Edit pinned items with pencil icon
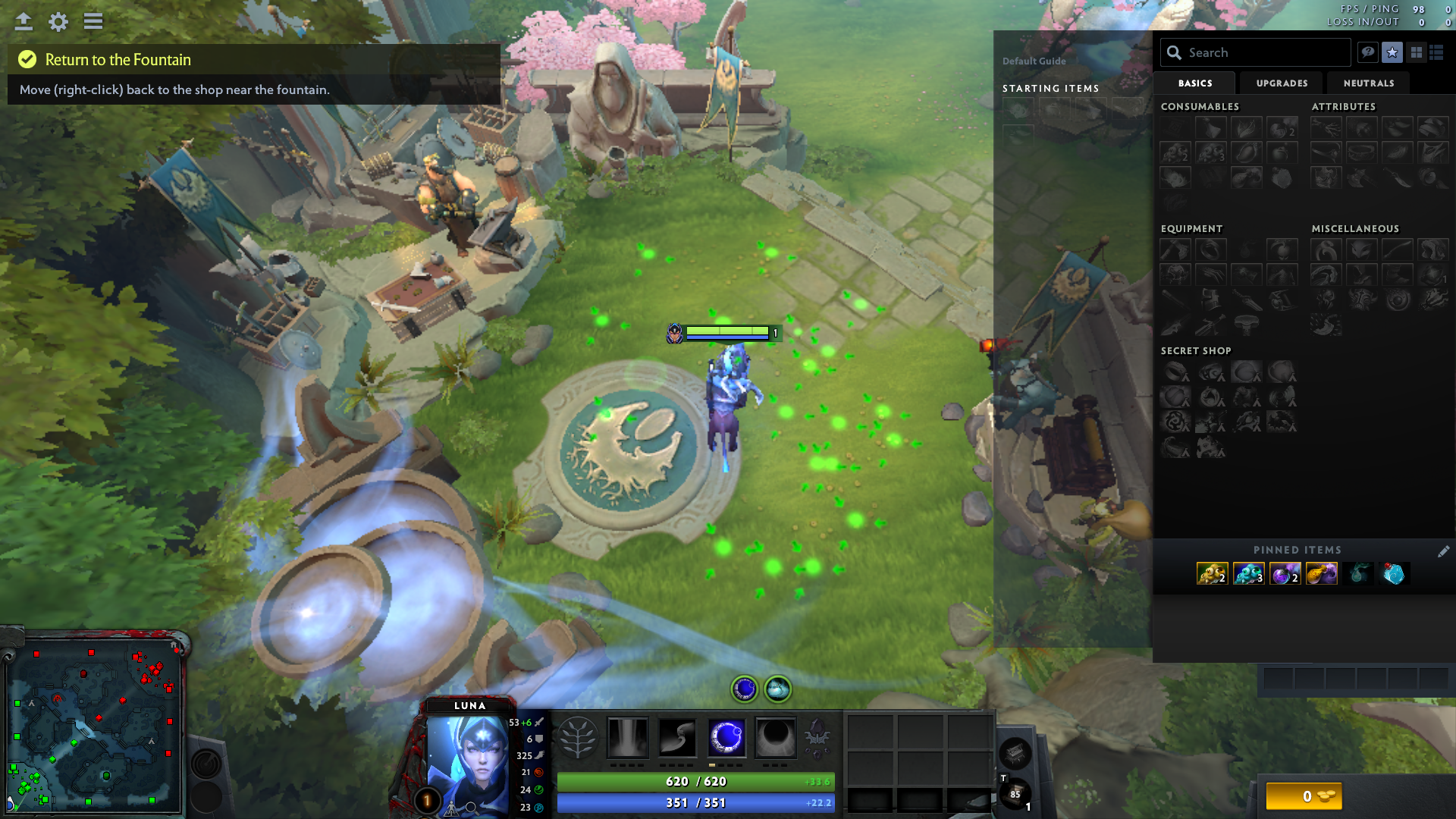The image size is (1456, 819). point(1443,551)
